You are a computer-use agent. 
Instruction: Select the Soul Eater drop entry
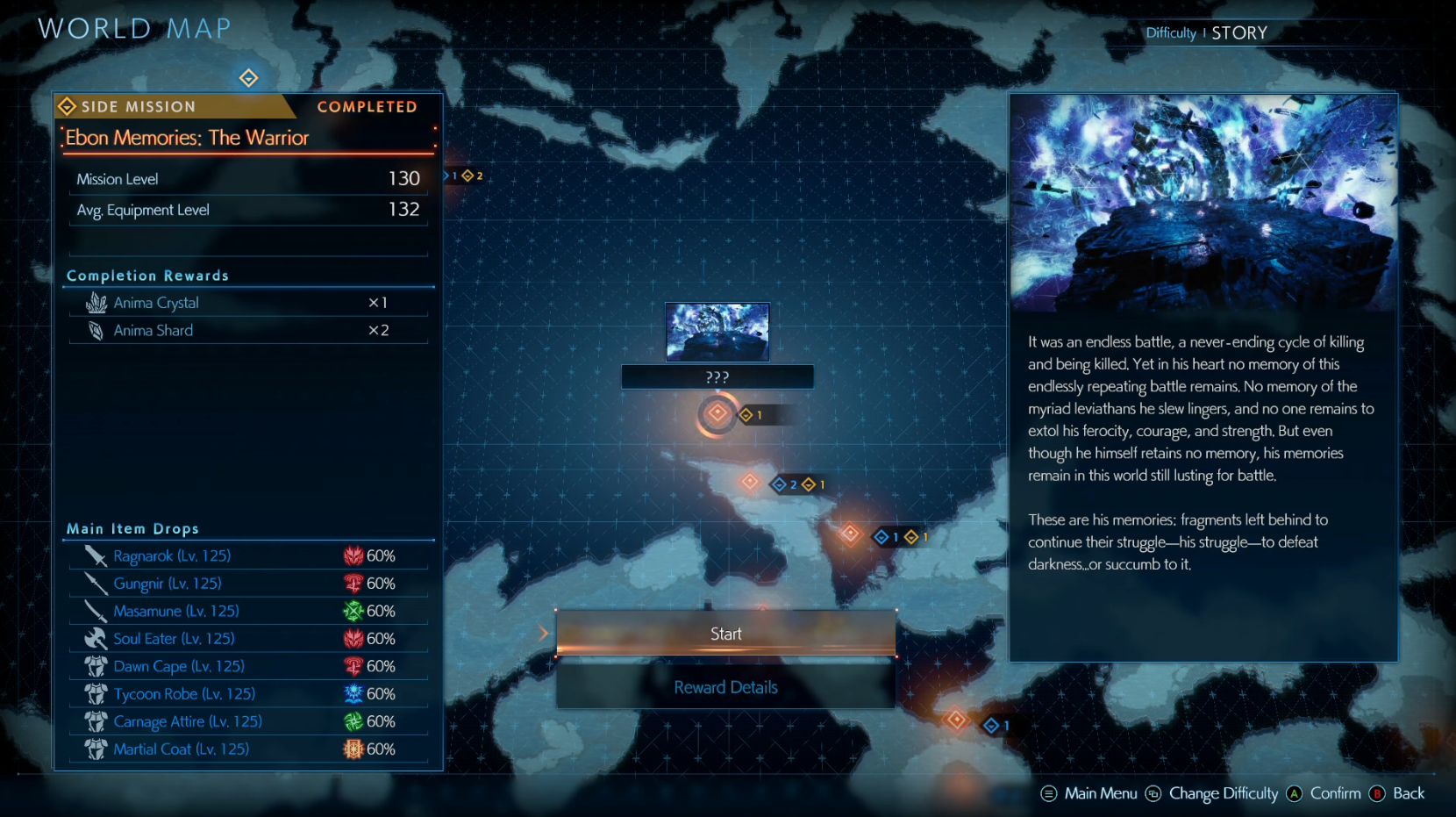click(x=248, y=639)
